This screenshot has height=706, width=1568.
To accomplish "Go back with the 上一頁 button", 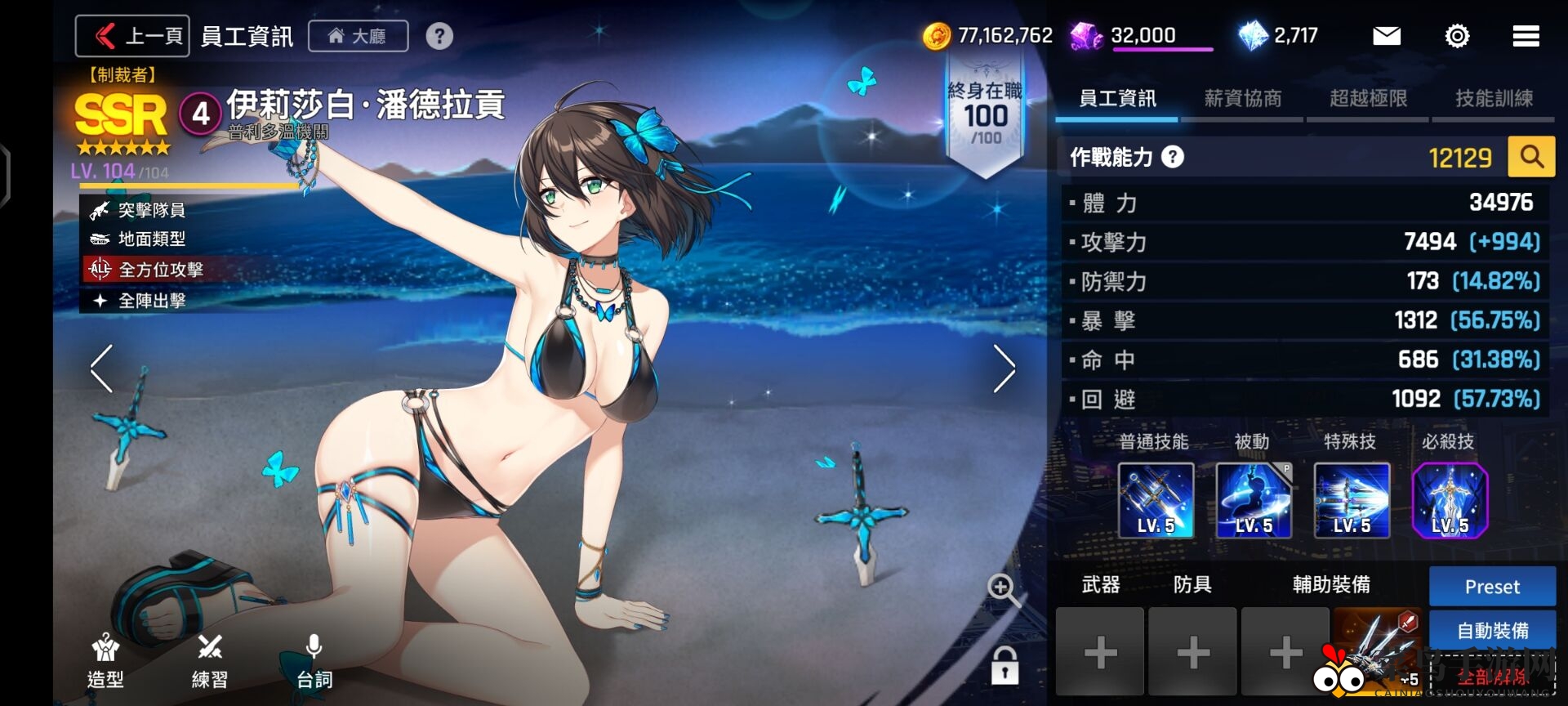I will (132, 36).
